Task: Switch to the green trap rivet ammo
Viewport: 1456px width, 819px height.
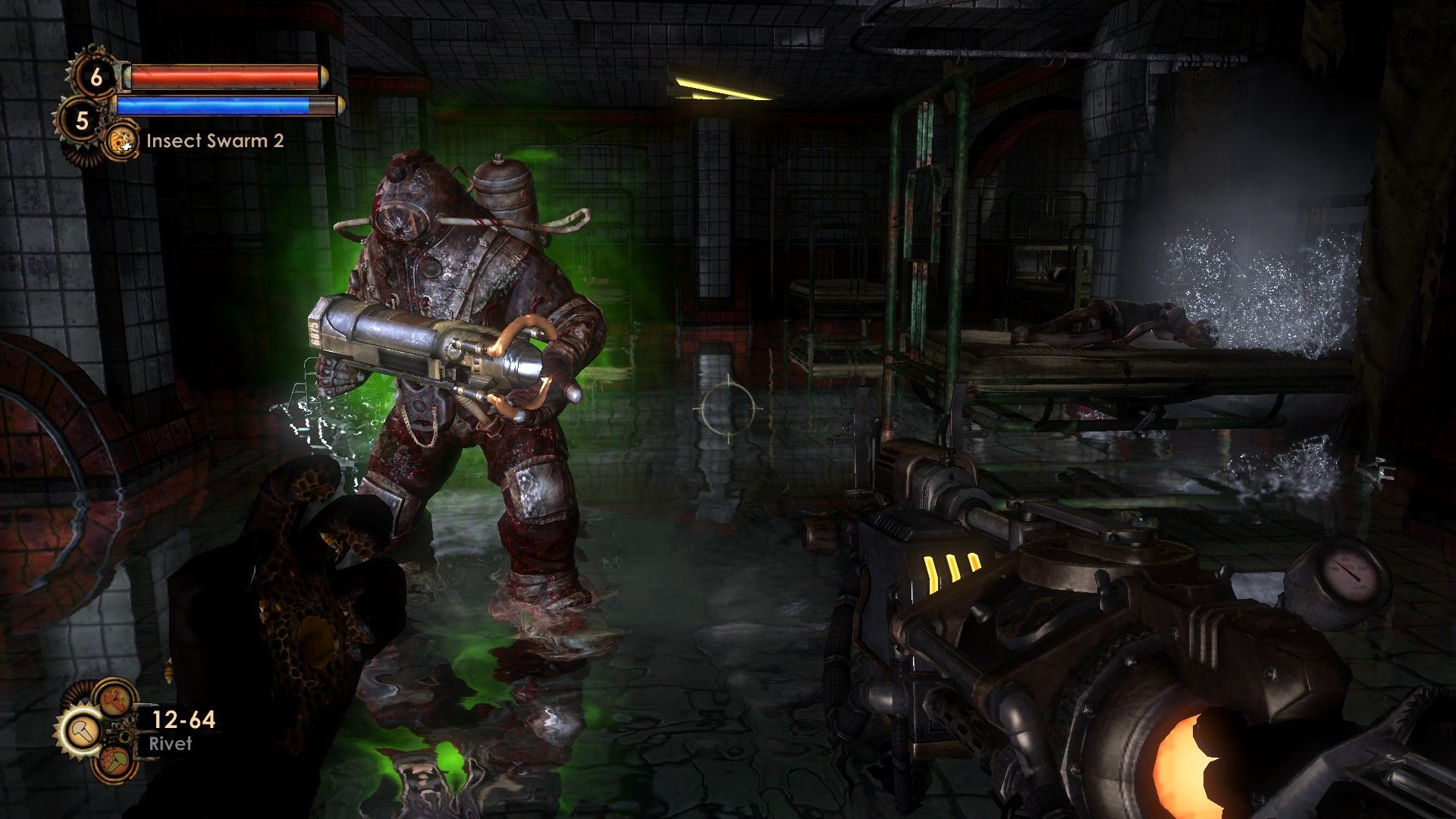Action: tap(114, 761)
